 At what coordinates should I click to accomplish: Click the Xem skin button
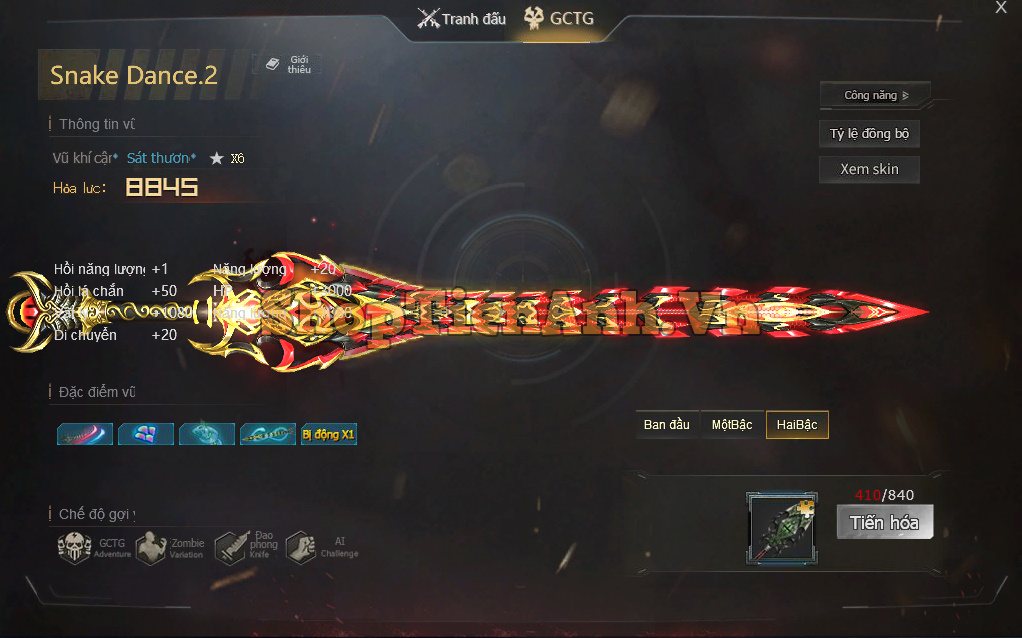pos(868,169)
